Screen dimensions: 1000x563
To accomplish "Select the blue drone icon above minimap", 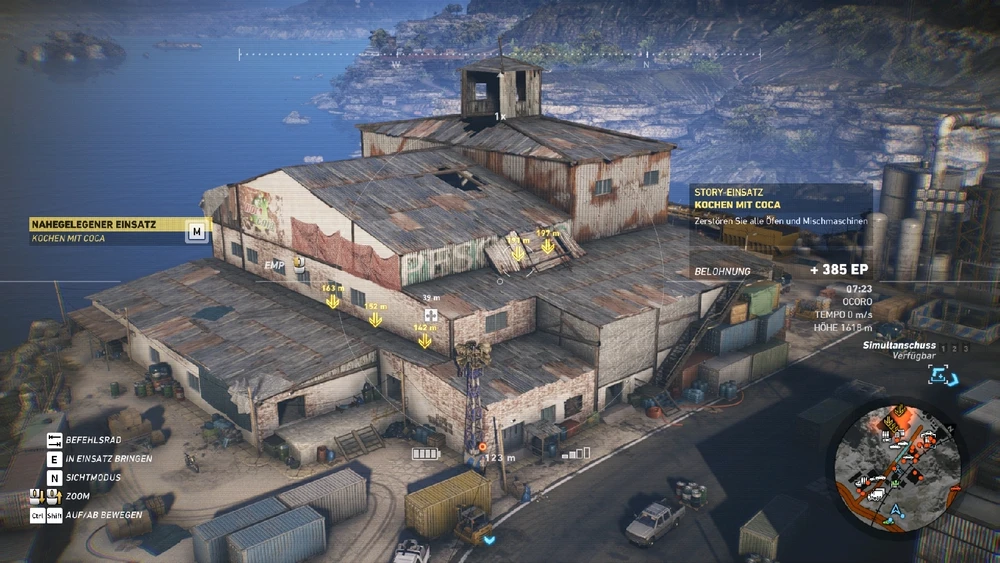I will click(x=938, y=374).
